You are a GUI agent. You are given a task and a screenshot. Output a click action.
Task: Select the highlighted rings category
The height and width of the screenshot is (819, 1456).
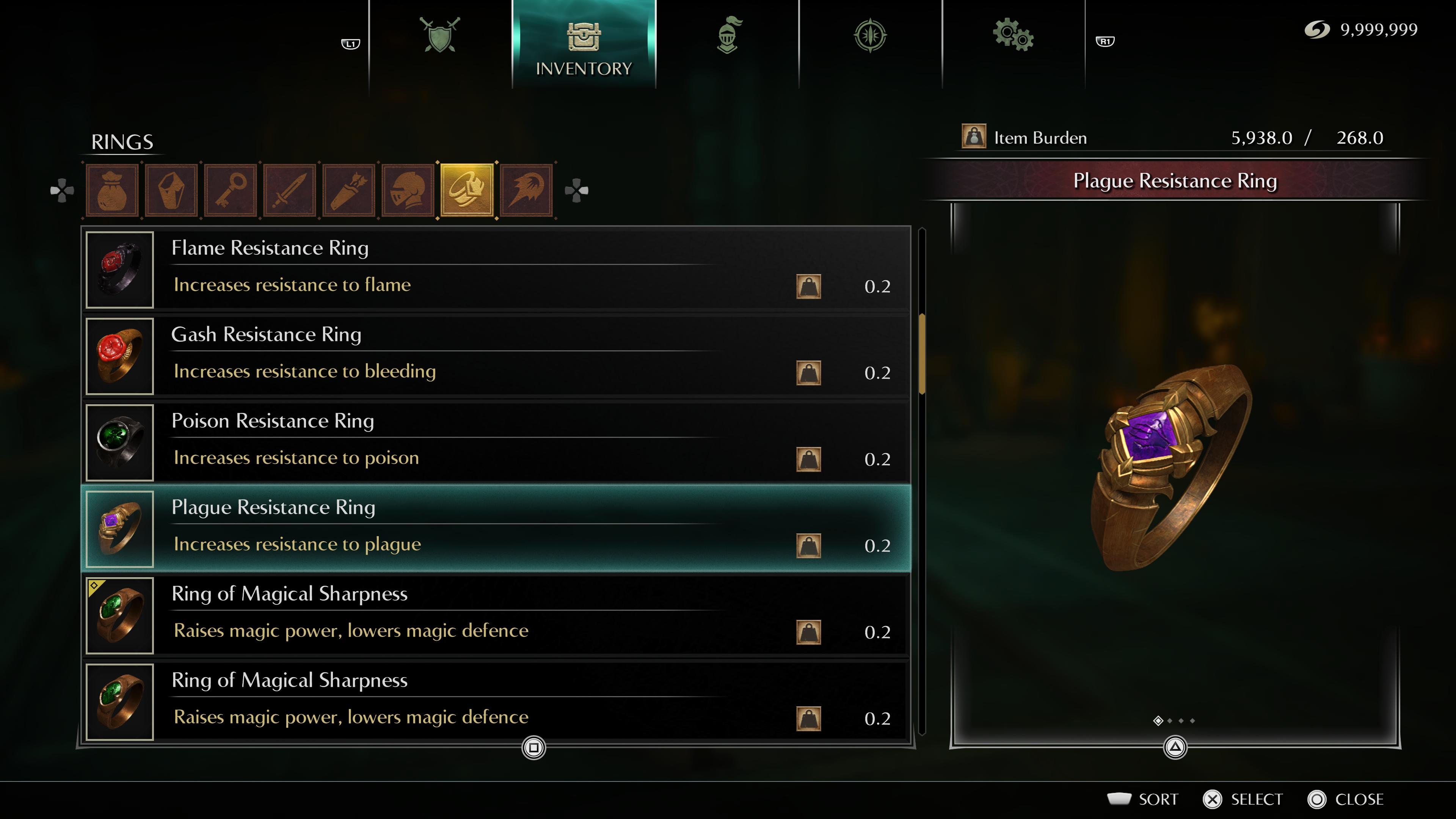(467, 190)
